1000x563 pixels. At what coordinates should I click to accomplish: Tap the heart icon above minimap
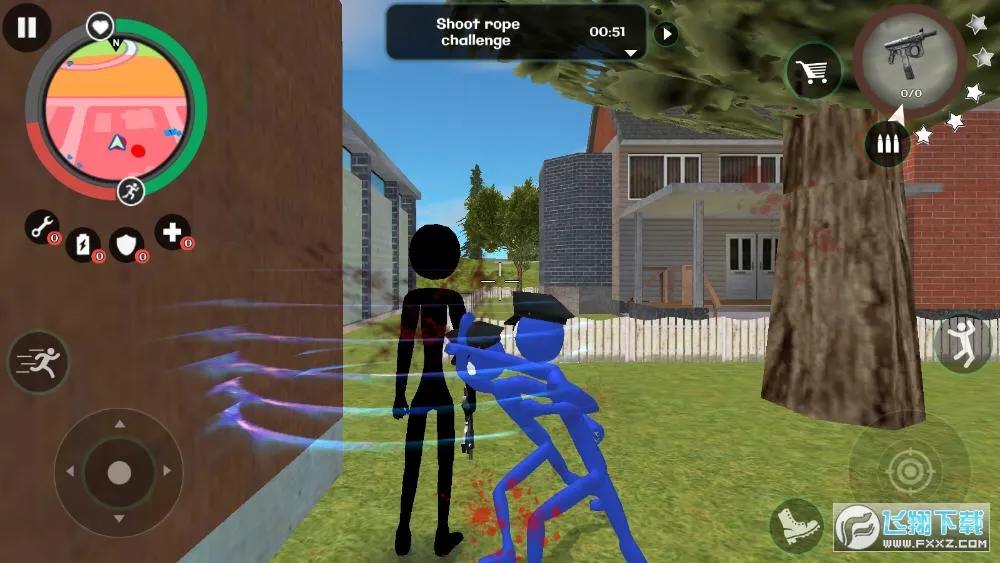point(99,26)
